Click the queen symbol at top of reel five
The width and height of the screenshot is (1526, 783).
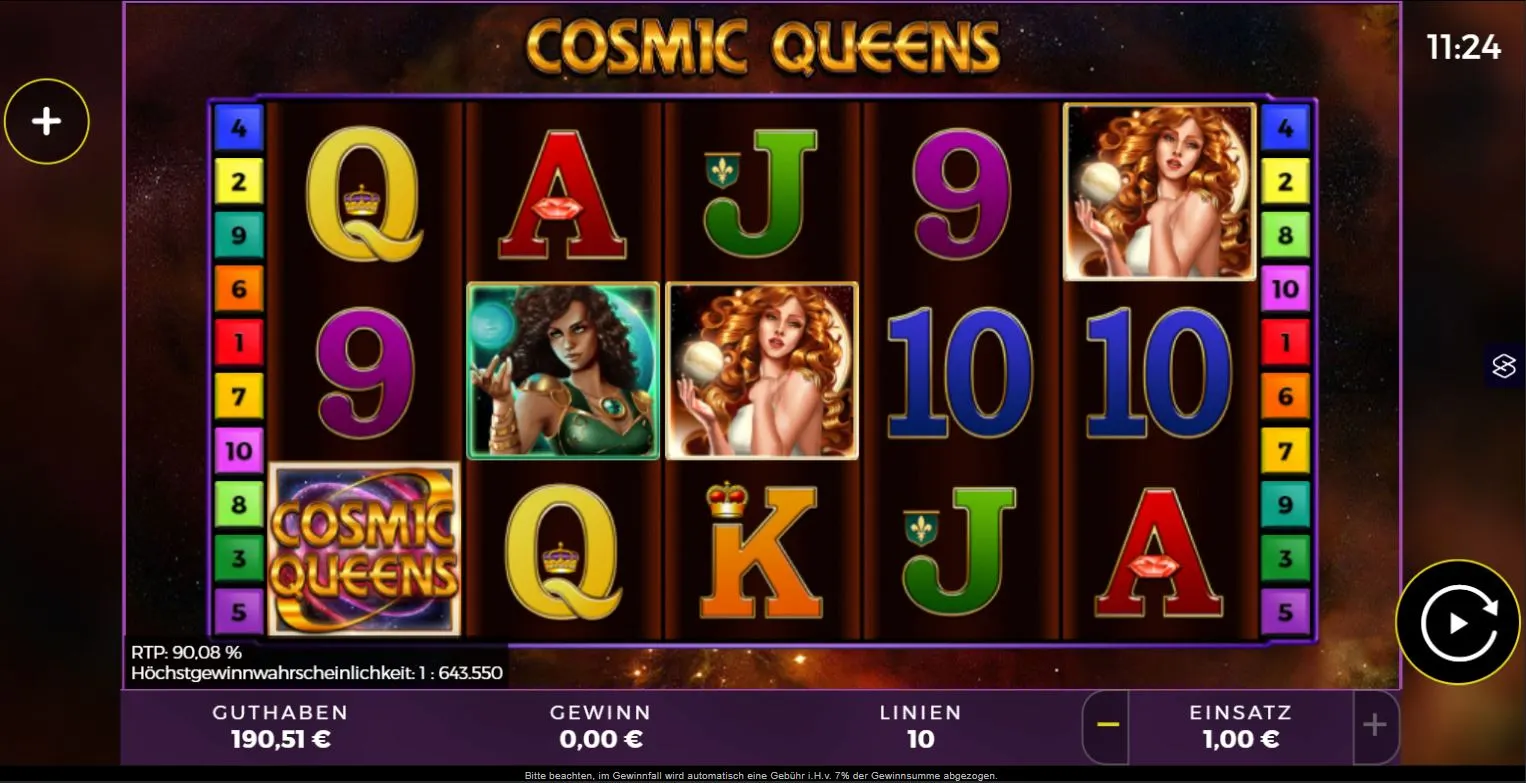(x=1160, y=191)
